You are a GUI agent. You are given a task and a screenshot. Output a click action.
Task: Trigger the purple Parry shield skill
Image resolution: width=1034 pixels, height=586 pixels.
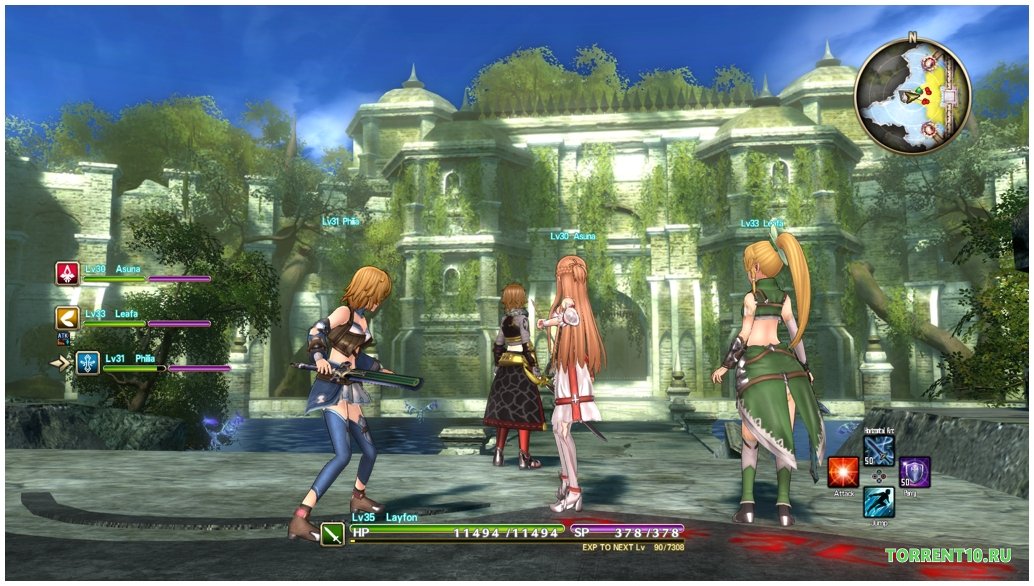pos(914,471)
